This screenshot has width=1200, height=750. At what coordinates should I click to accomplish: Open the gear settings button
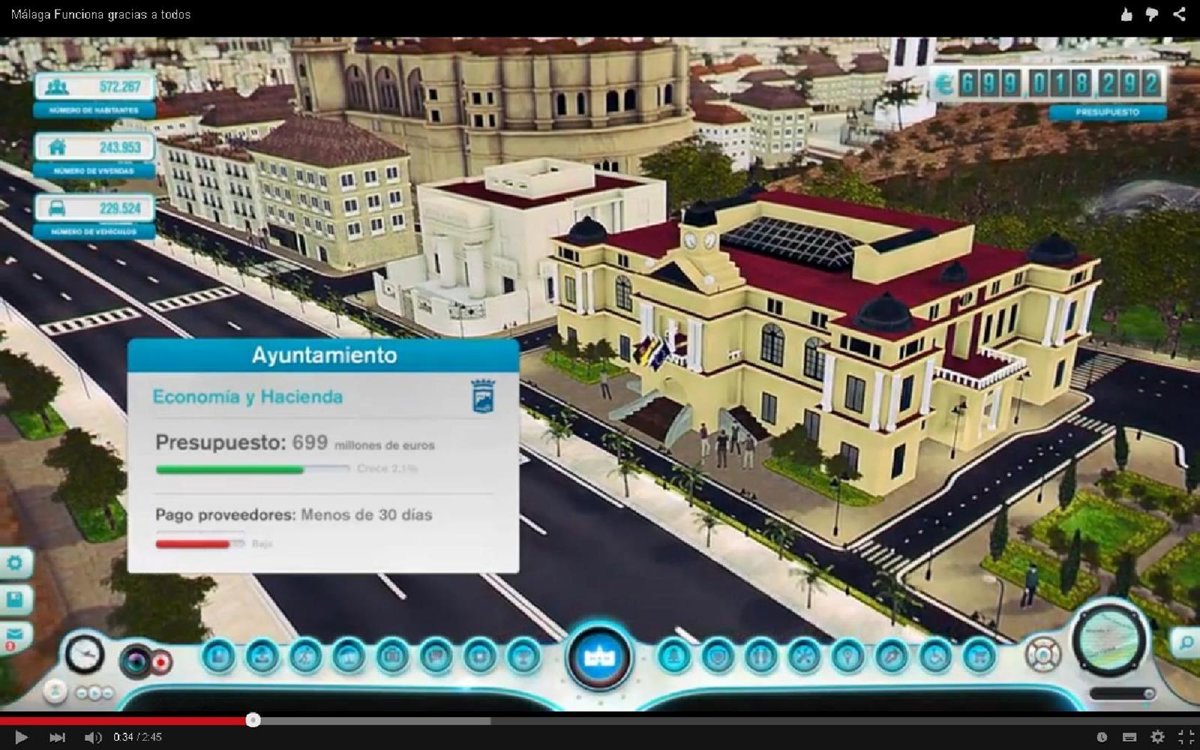[x=15, y=563]
